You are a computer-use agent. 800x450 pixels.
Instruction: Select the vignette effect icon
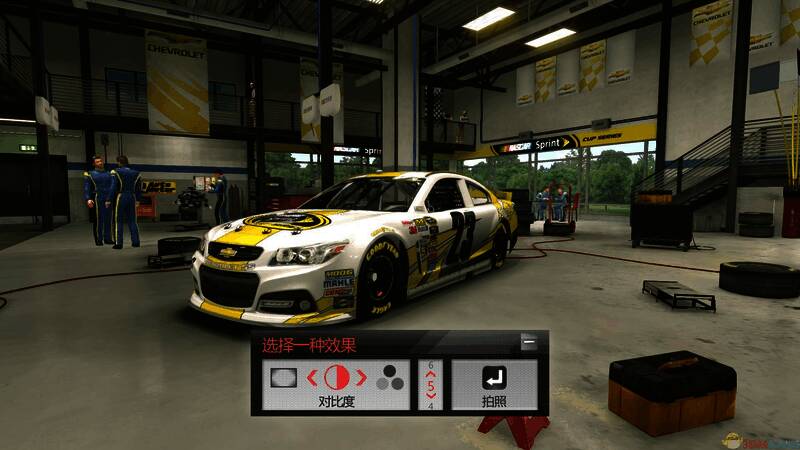(x=284, y=378)
